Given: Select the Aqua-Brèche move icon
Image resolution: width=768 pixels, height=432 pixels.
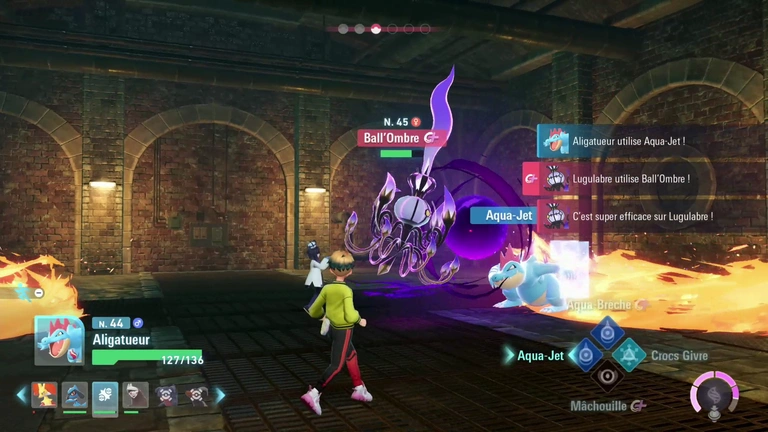Looking at the screenshot, I should pyautogui.click(x=606, y=333).
